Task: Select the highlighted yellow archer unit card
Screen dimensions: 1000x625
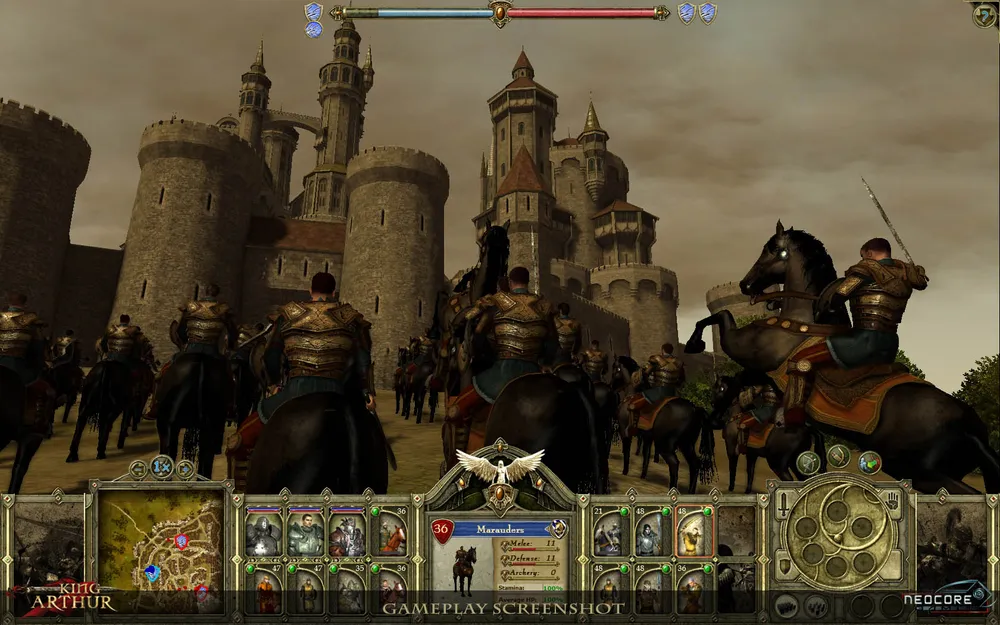Action: click(693, 532)
